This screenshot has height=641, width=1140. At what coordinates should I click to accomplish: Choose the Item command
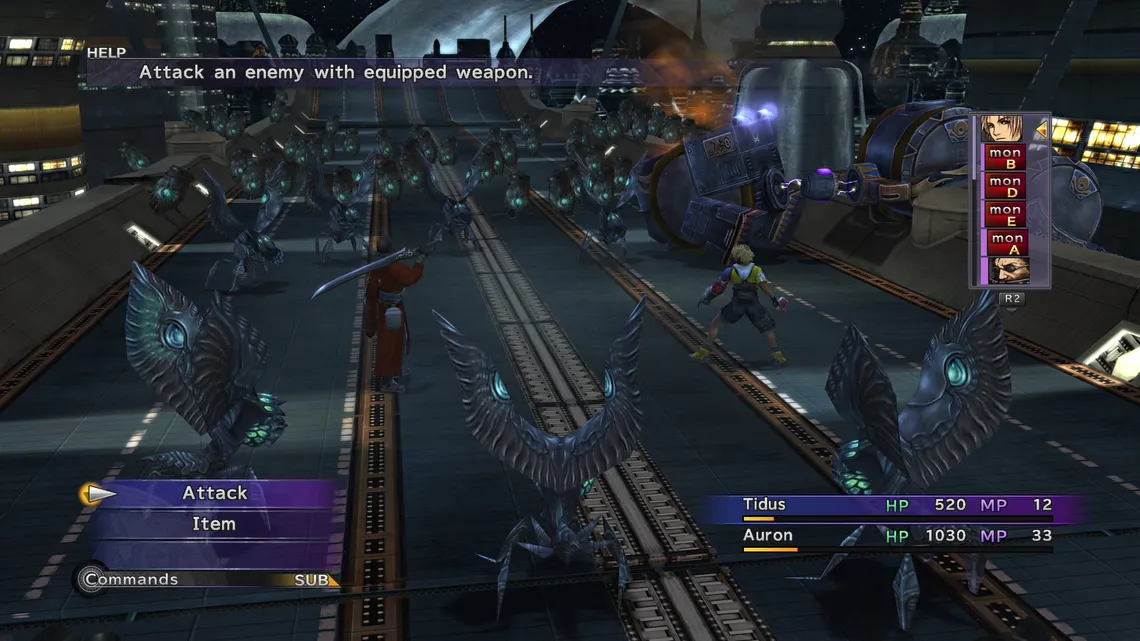point(214,524)
